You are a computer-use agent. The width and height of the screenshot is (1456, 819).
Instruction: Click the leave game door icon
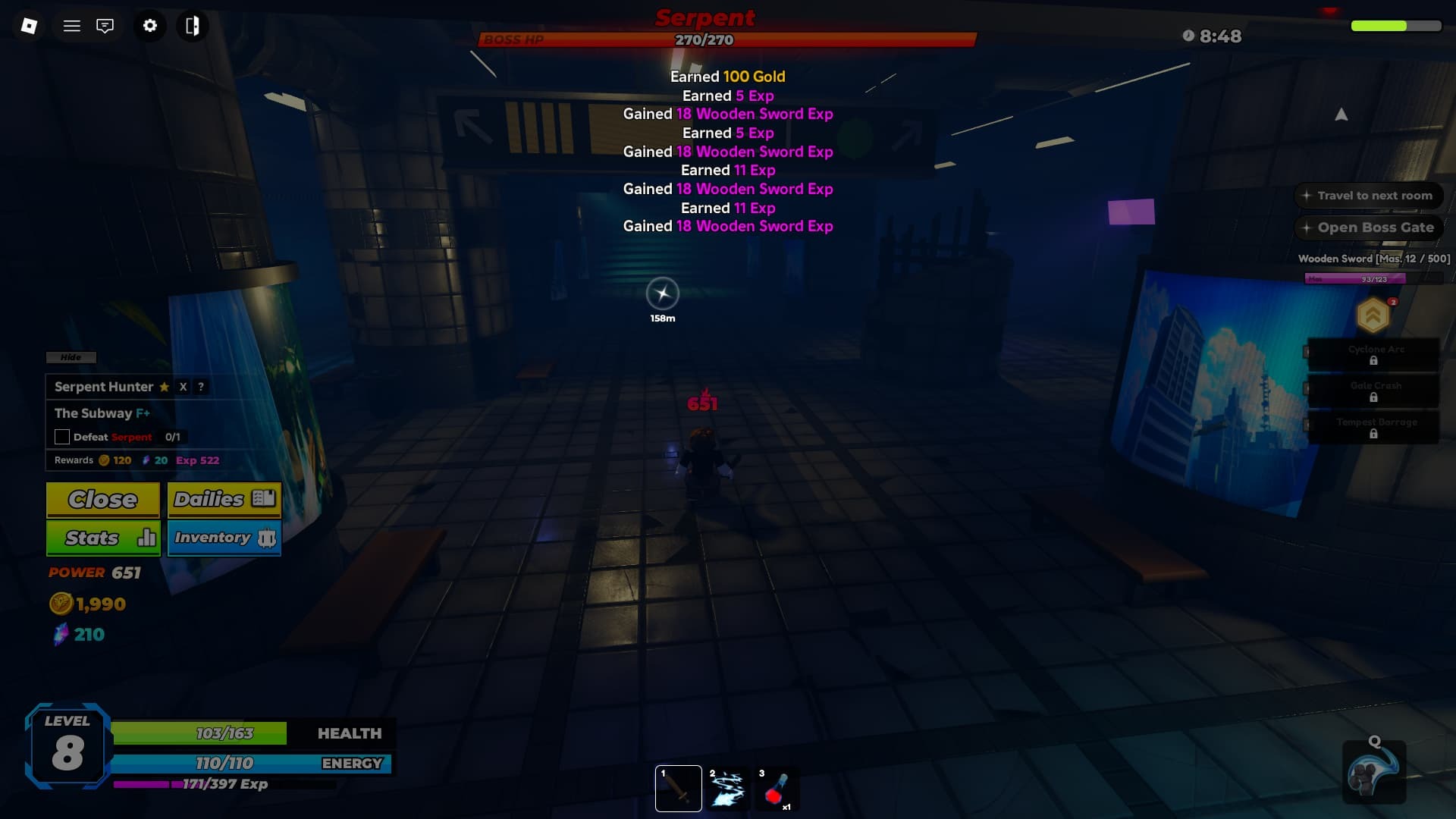(x=193, y=25)
